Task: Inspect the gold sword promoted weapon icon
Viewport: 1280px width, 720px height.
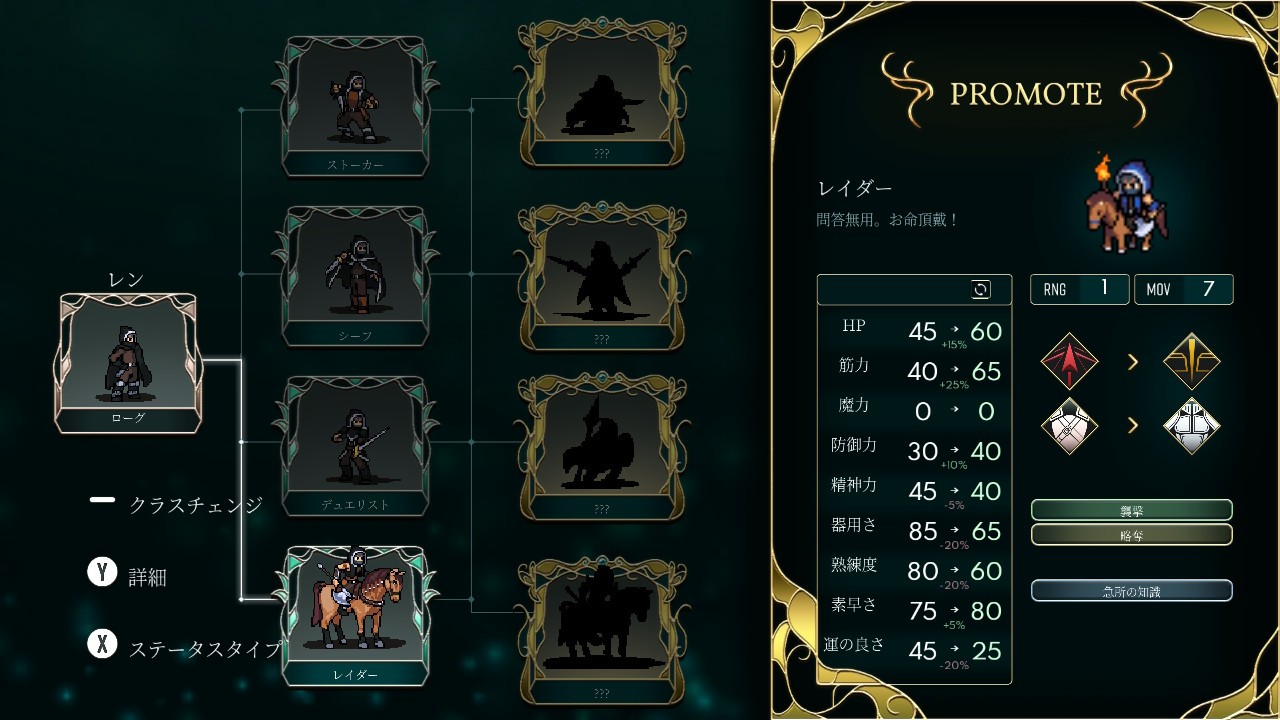Action: coord(1192,361)
